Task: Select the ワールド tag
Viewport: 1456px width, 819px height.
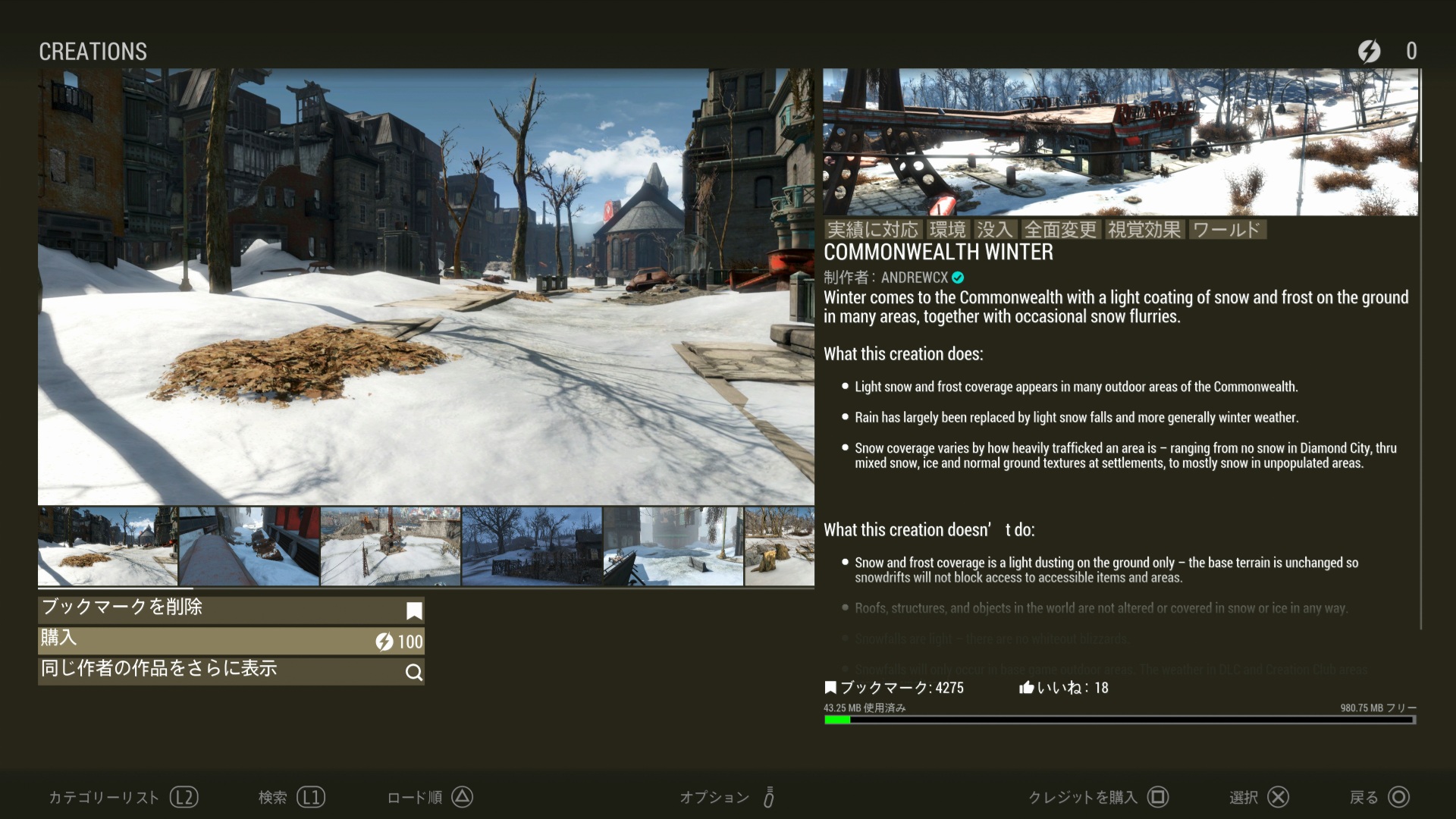Action: (1226, 230)
